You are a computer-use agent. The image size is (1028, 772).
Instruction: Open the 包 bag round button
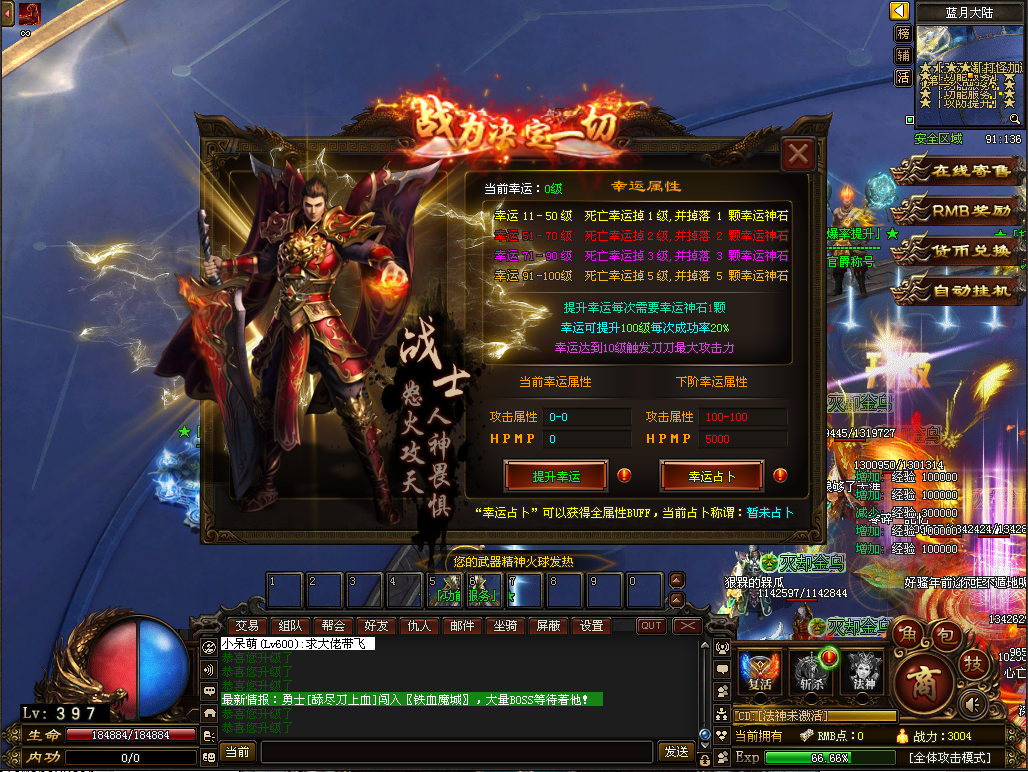(x=947, y=636)
